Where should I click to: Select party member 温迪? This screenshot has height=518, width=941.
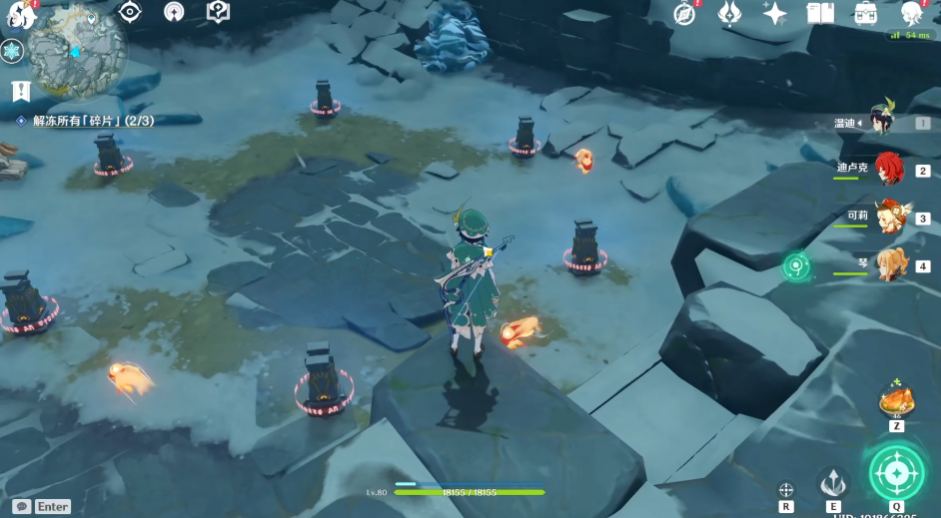coord(883,120)
